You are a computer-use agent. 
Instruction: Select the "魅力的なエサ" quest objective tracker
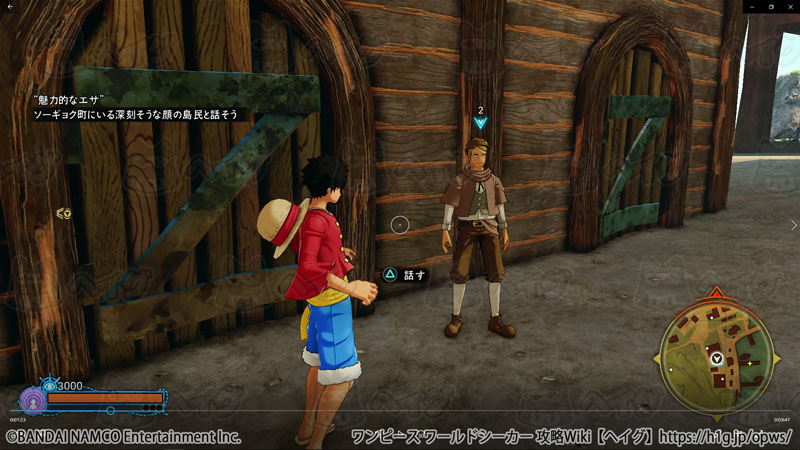(135, 107)
